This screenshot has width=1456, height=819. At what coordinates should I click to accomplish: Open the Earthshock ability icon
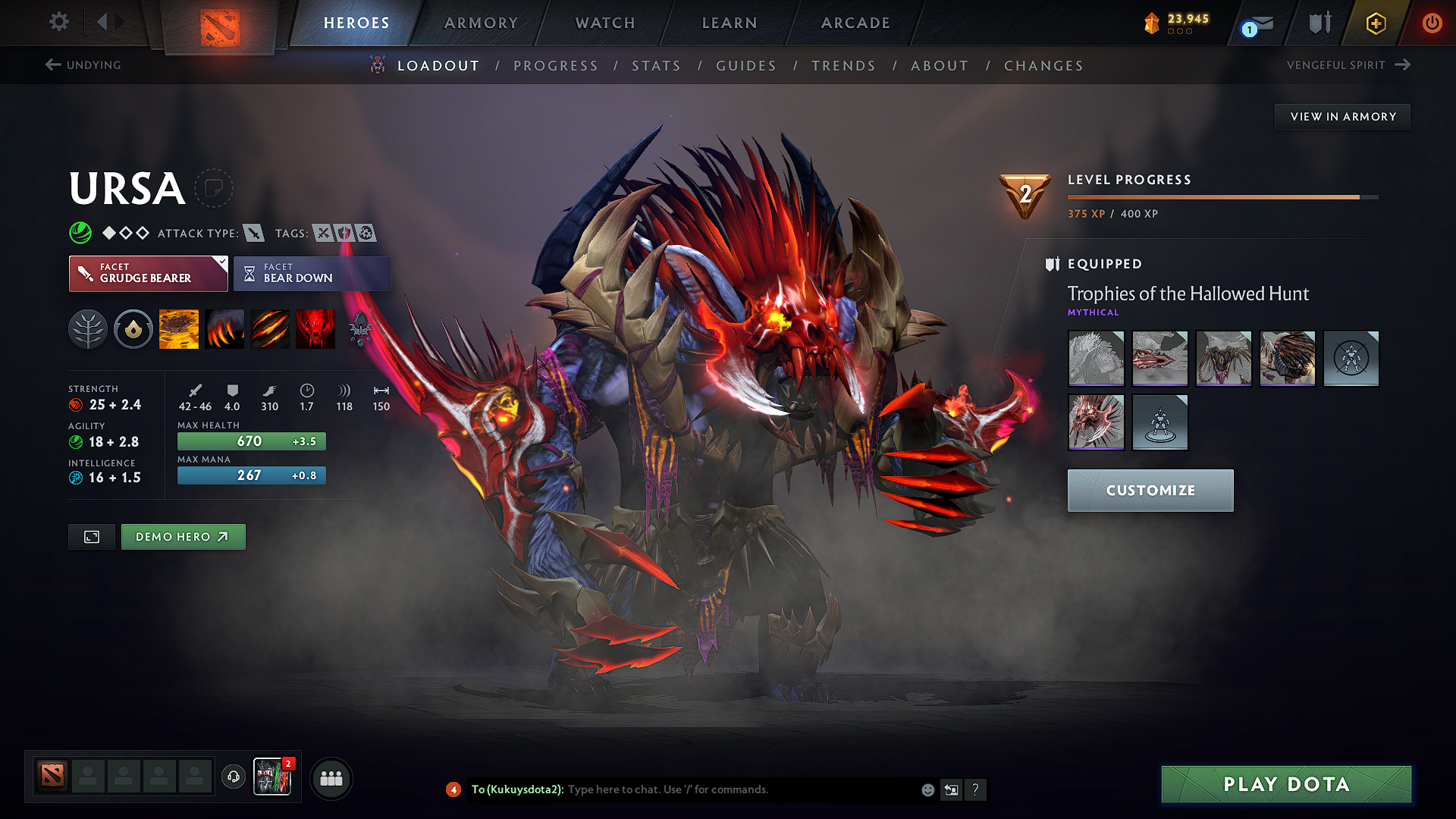coord(179,328)
